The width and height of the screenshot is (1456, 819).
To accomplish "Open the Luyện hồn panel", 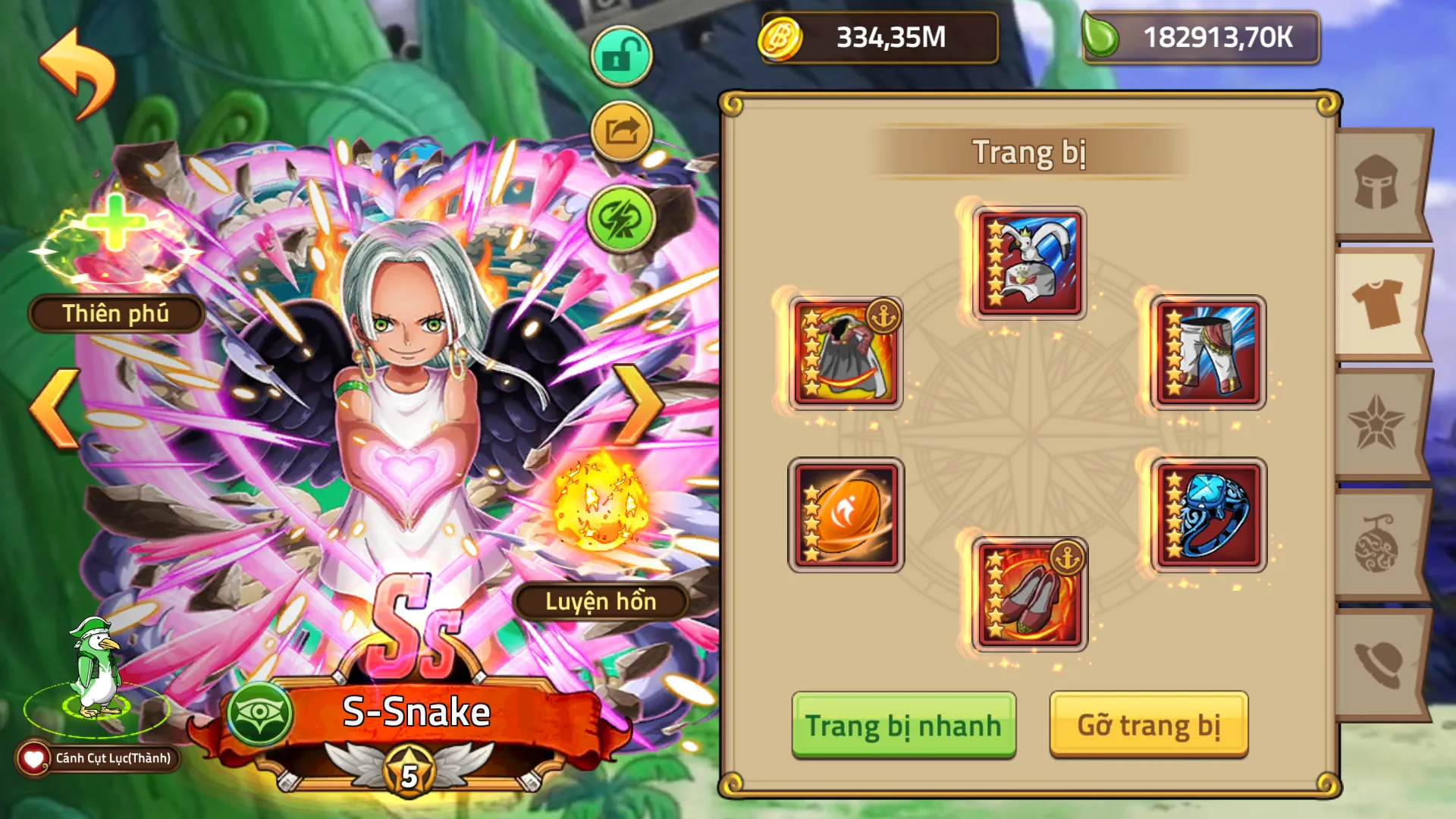I will click(x=603, y=603).
